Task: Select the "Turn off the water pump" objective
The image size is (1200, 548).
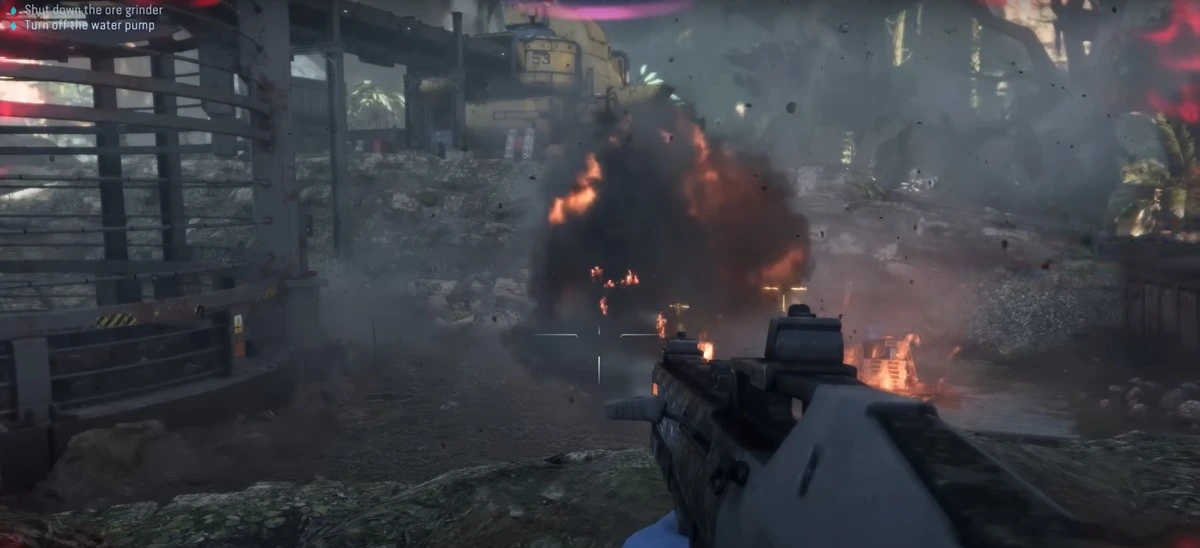Action: [x=90, y=25]
